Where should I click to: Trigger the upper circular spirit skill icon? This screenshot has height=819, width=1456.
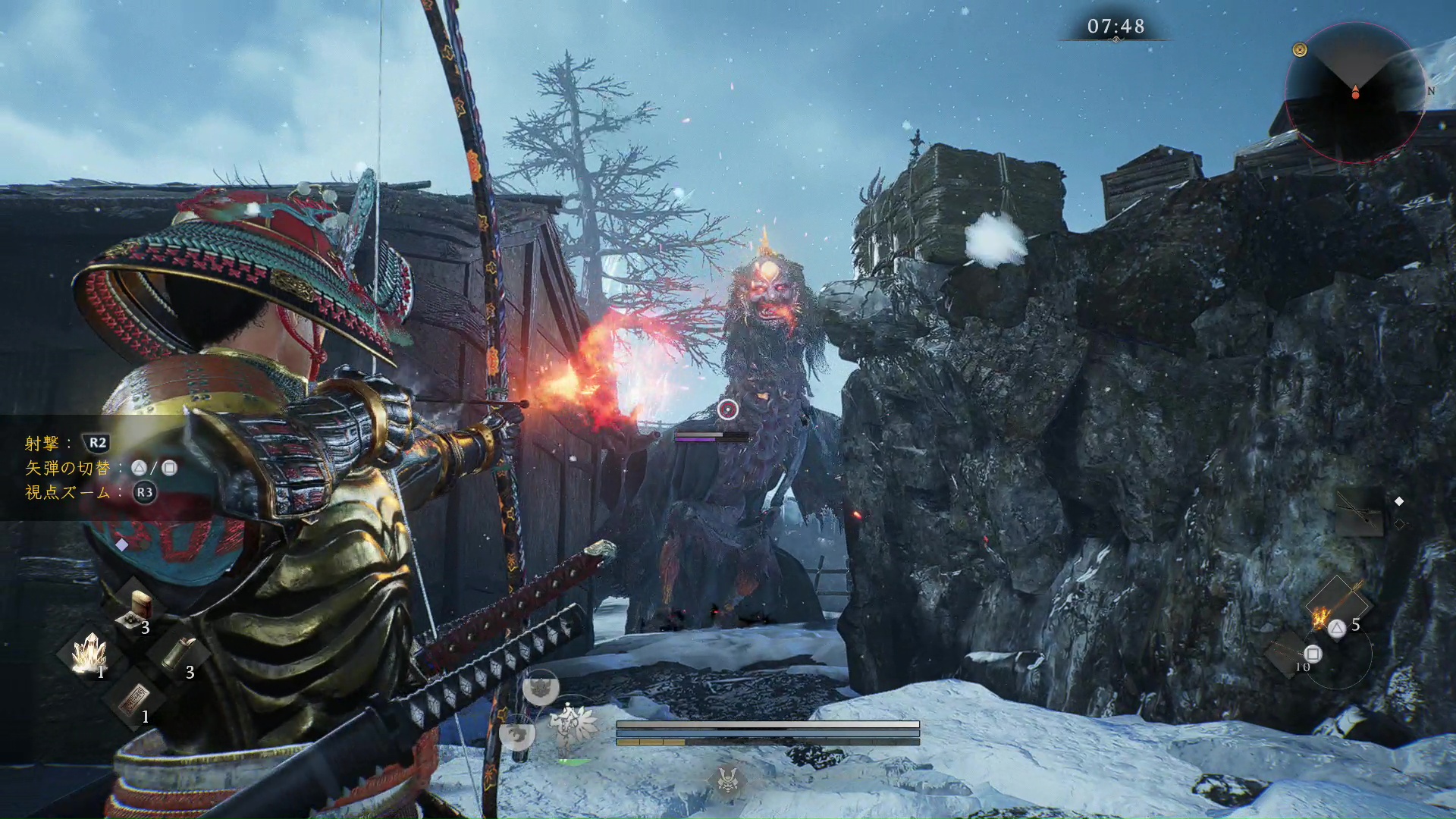pos(541,689)
